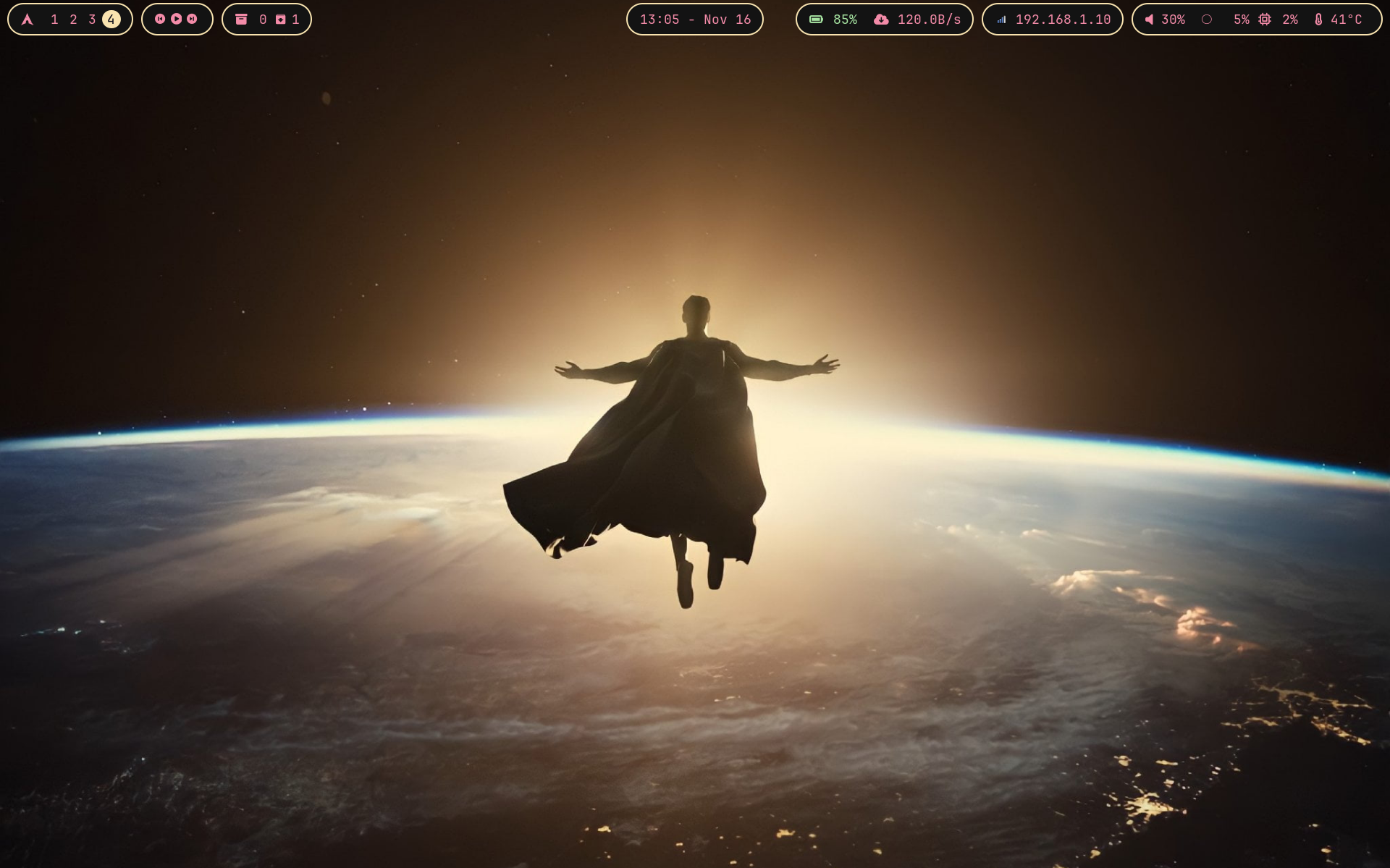Viewport: 1390px width, 868px height.
Task: Click the network signal strength bars icon
Action: click(1001, 20)
